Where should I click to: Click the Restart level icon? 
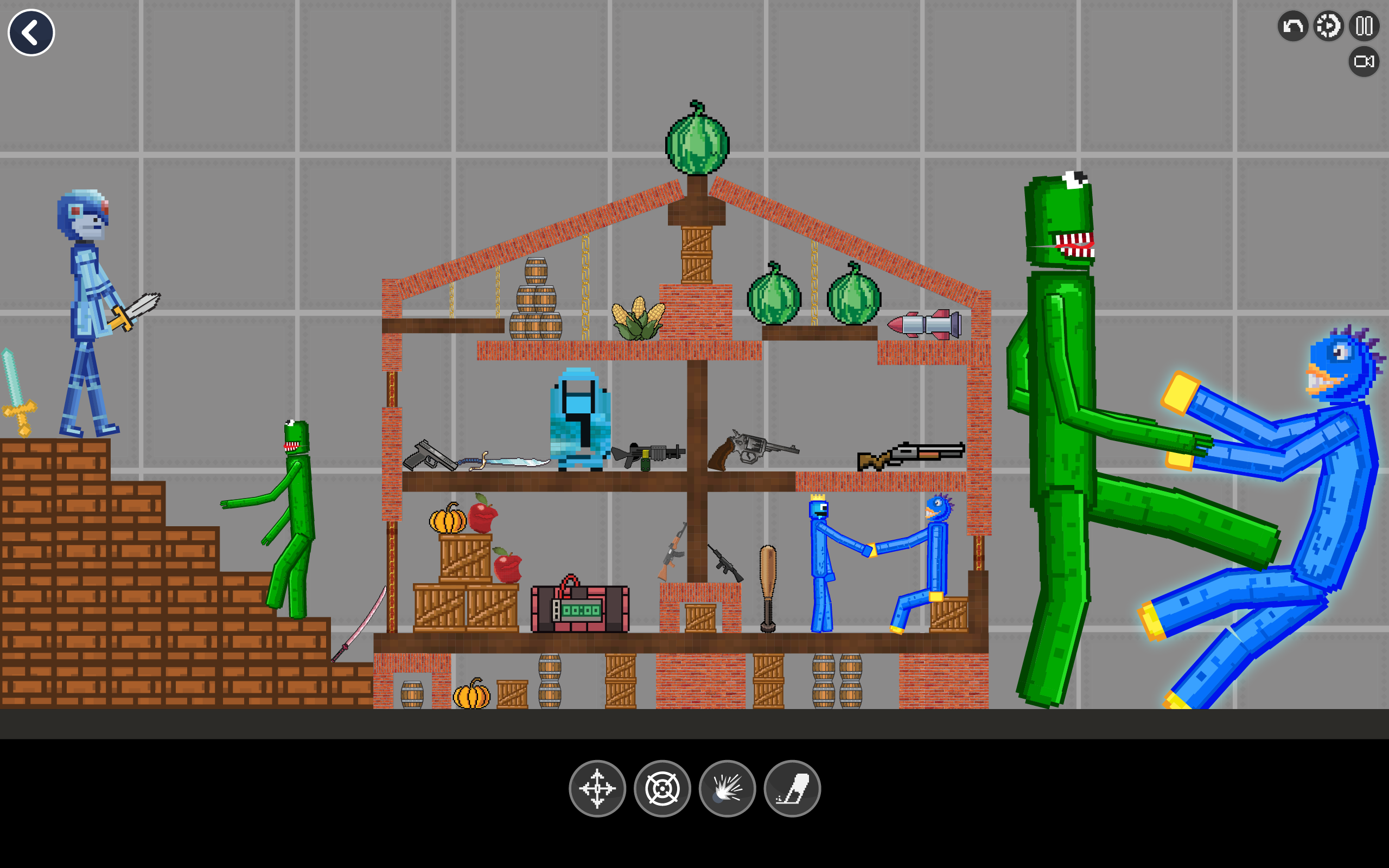click(x=1327, y=26)
